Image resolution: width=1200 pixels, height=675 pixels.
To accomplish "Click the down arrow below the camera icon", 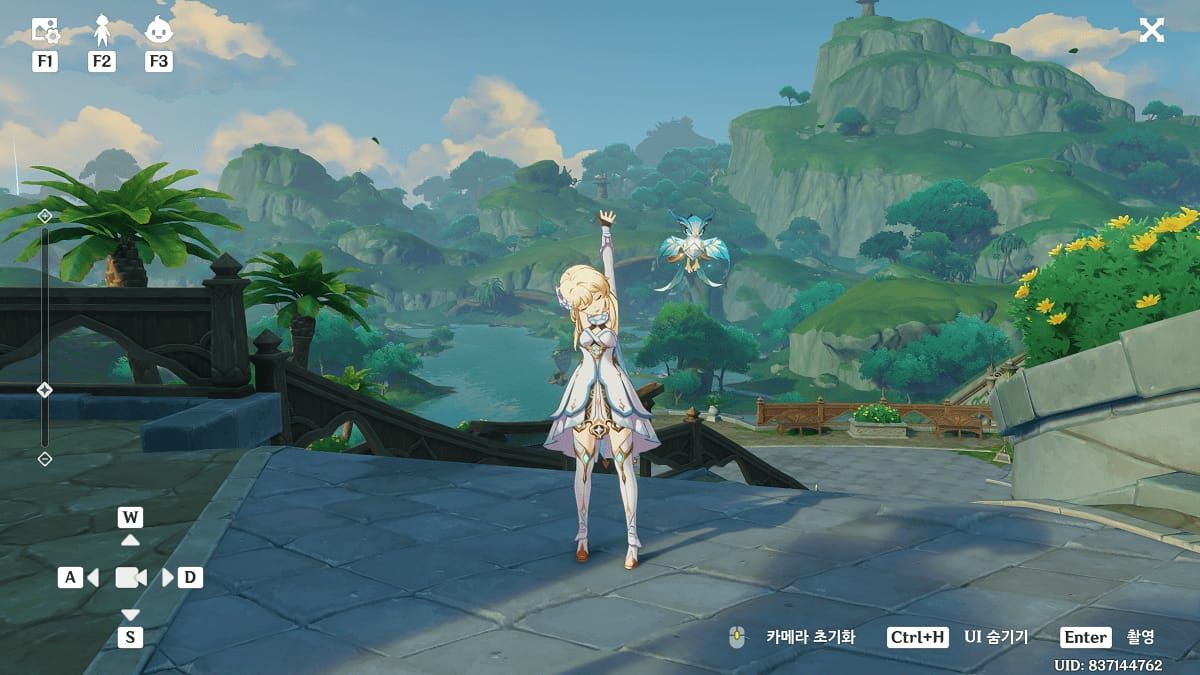I will [x=130, y=614].
